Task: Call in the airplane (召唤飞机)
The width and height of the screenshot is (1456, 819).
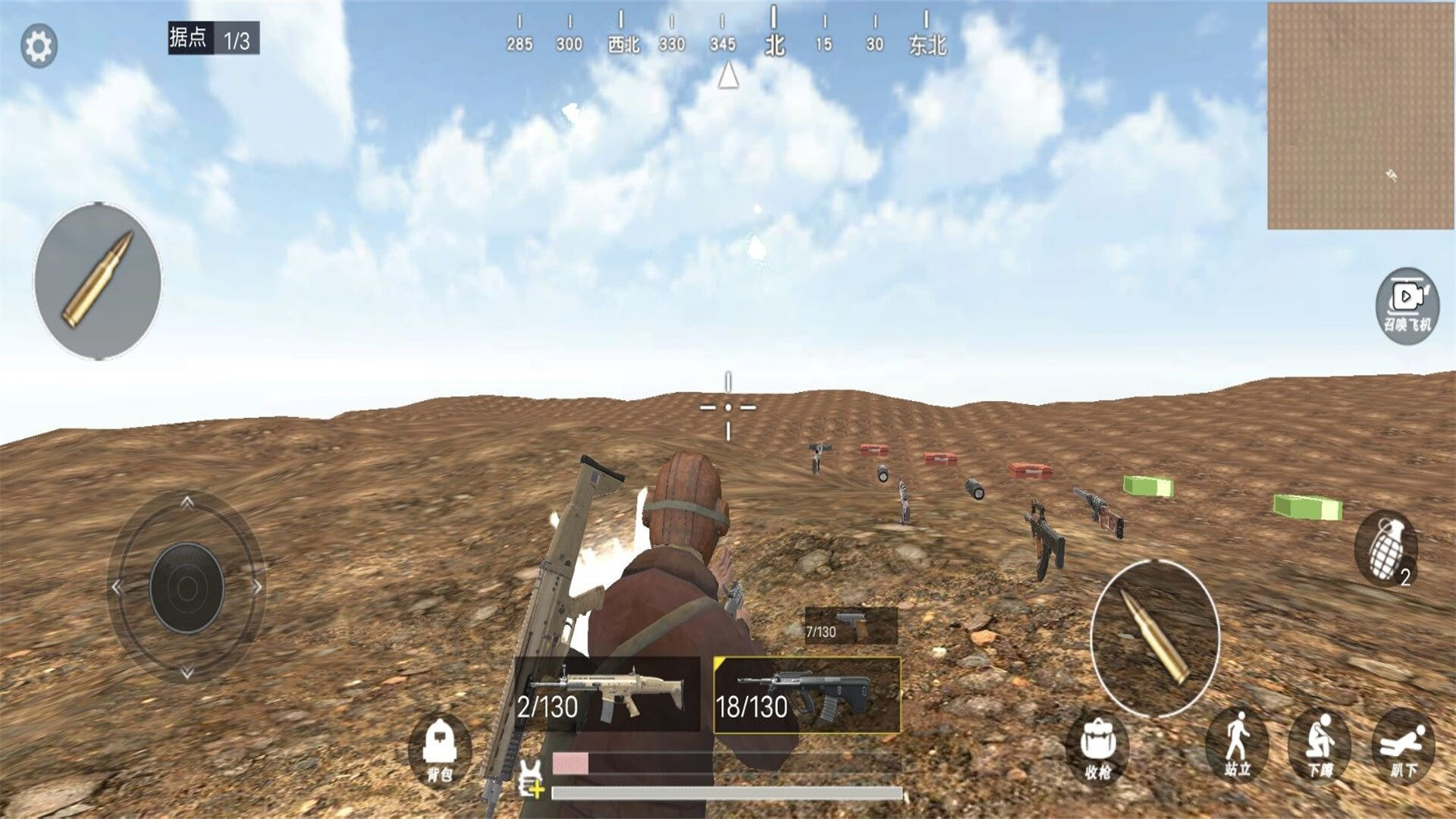Action: [x=1407, y=305]
